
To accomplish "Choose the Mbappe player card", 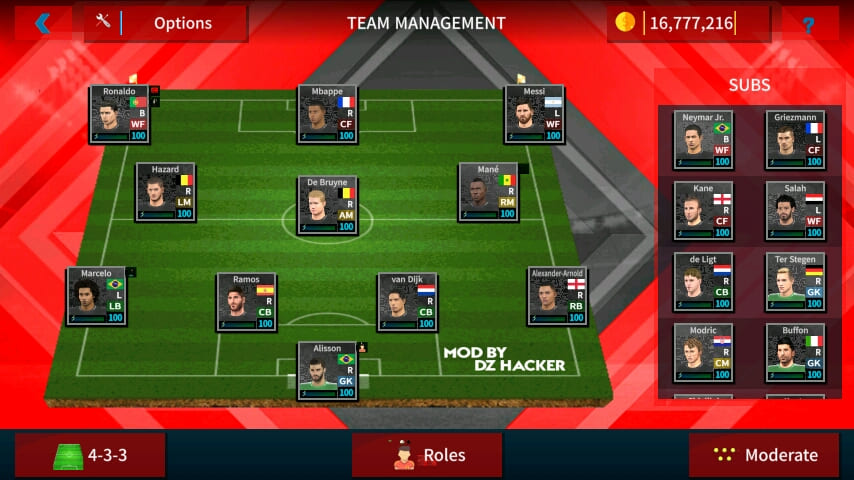I will coord(327,114).
